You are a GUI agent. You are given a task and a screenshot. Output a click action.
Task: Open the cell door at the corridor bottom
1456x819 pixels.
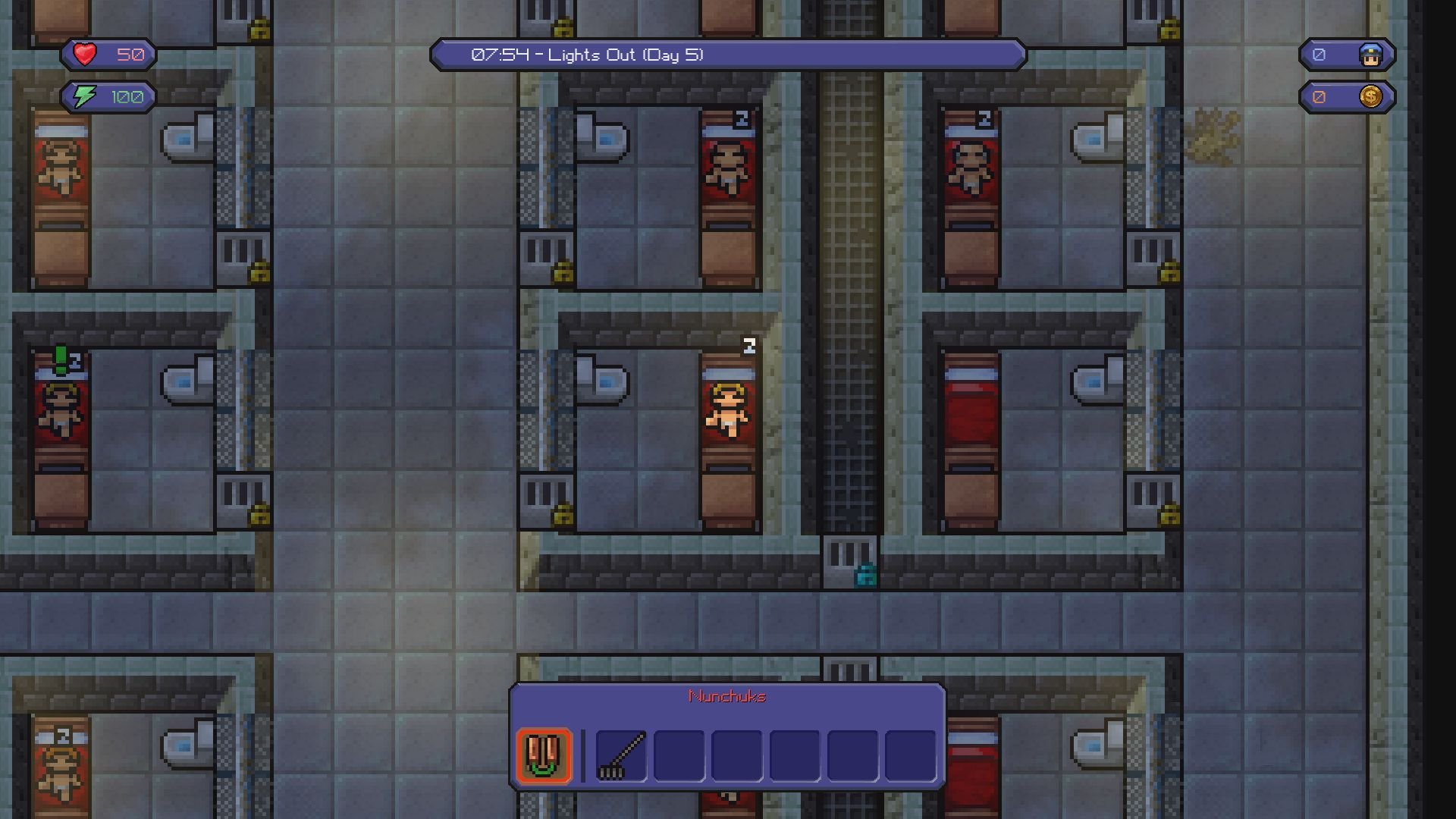pyautogui.click(x=851, y=560)
